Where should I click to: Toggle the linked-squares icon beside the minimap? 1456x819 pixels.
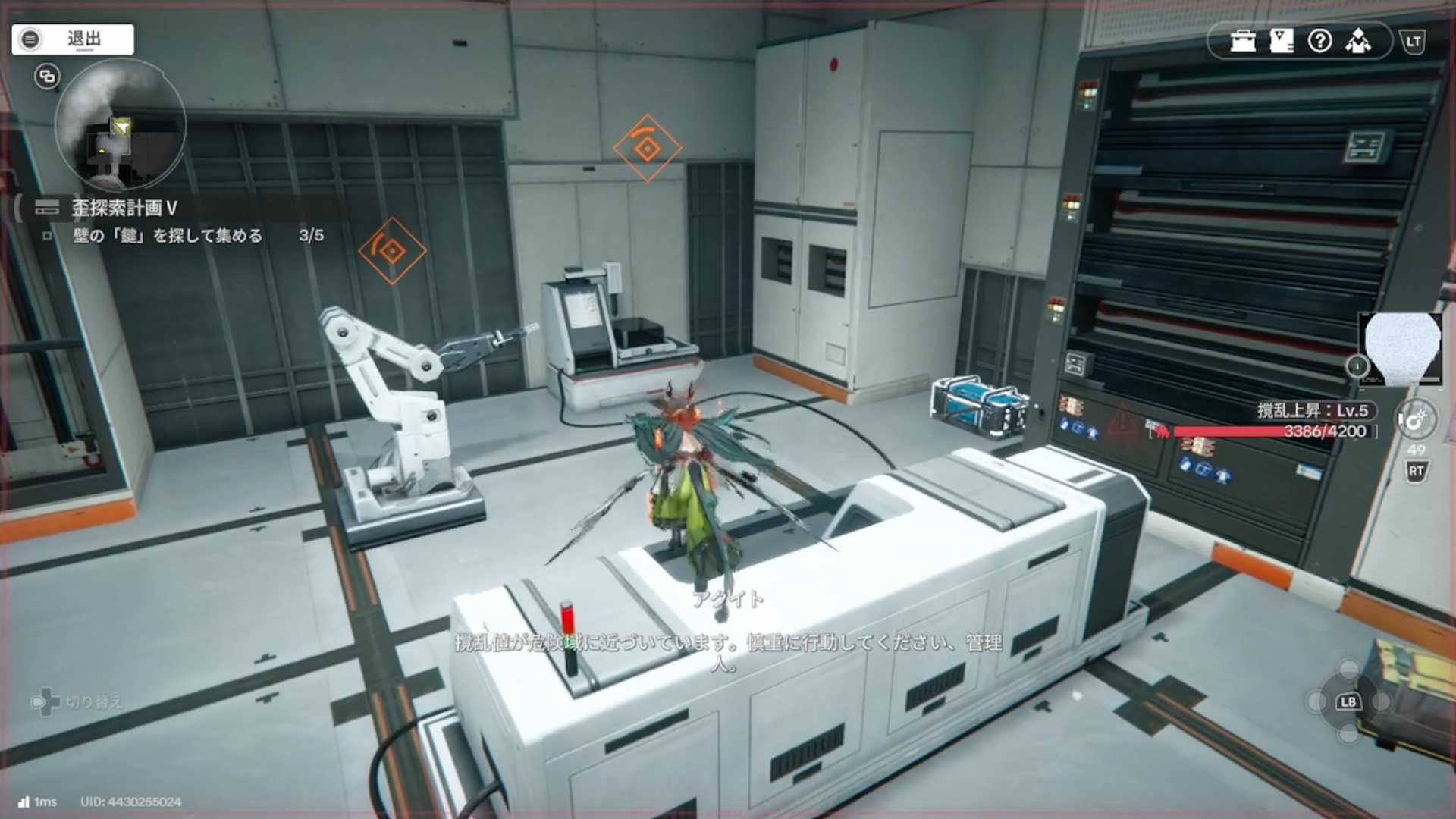pos(47,77)
